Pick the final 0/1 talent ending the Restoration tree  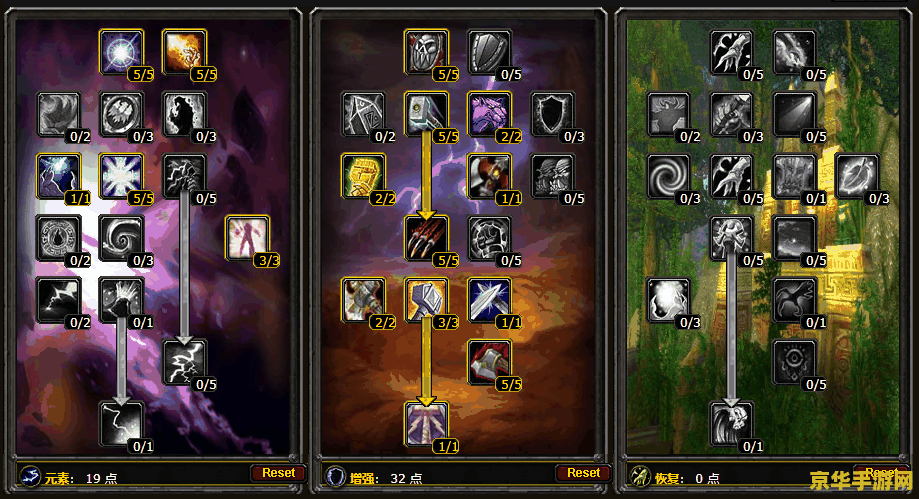[x=731, y=424]
